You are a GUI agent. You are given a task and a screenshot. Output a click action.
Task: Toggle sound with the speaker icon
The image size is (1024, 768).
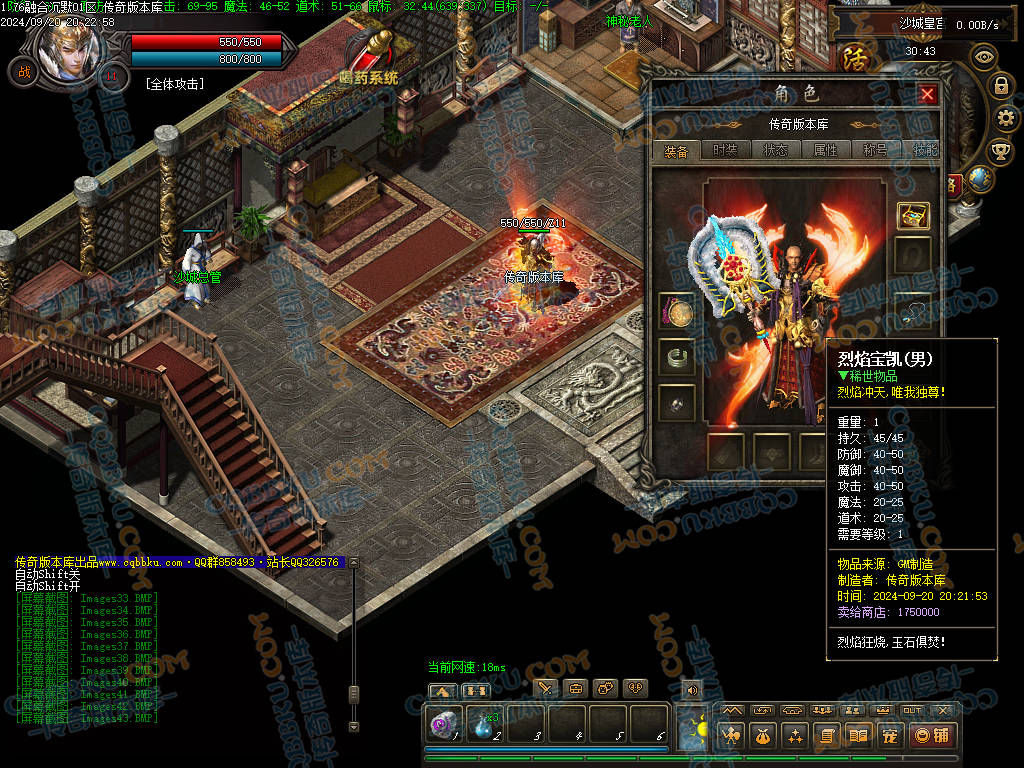tap(690, 689)
